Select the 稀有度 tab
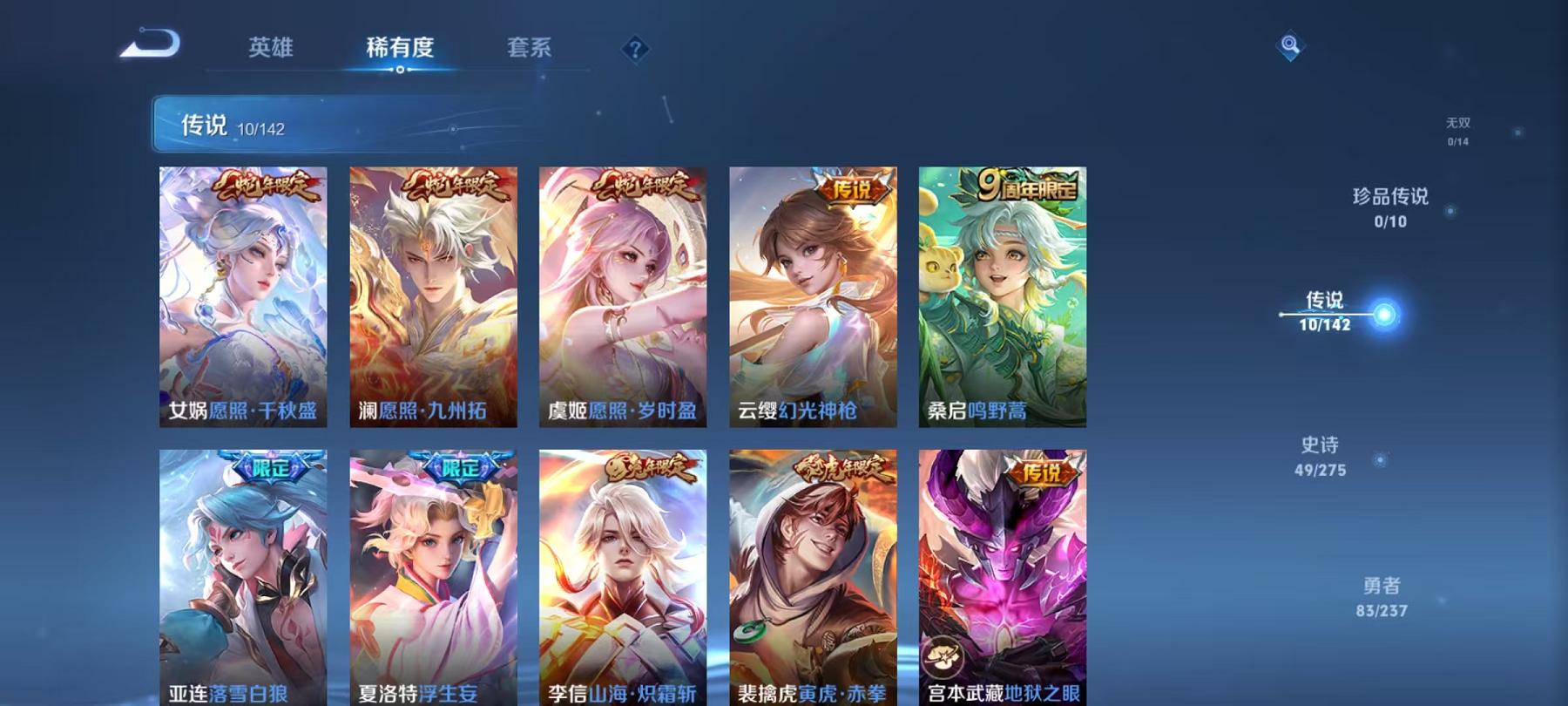Screen dimensions: 1568x706 tap(401, 50)
